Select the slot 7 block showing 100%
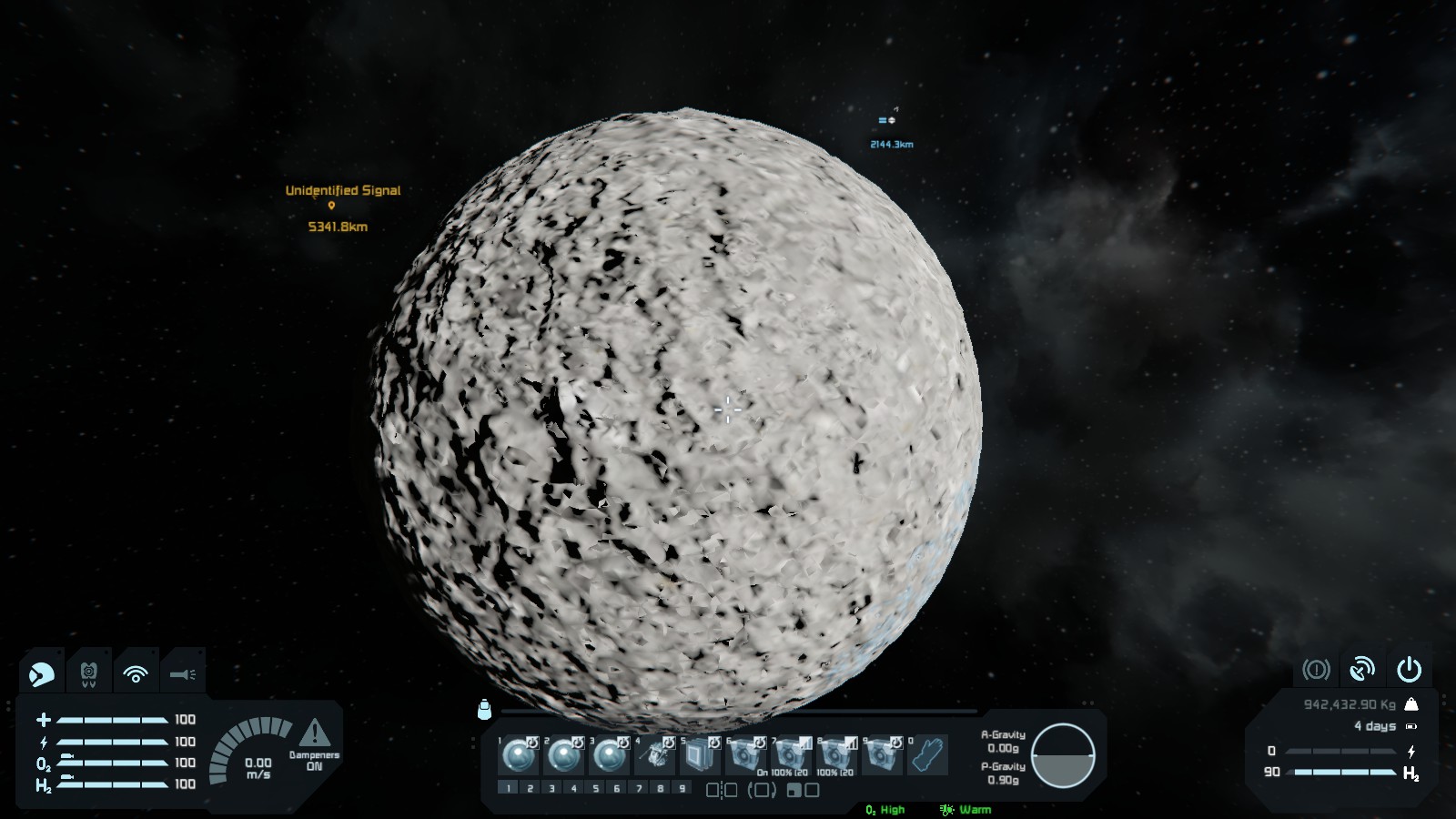Viewport: 1456px width, 819px height. (792, 755)
